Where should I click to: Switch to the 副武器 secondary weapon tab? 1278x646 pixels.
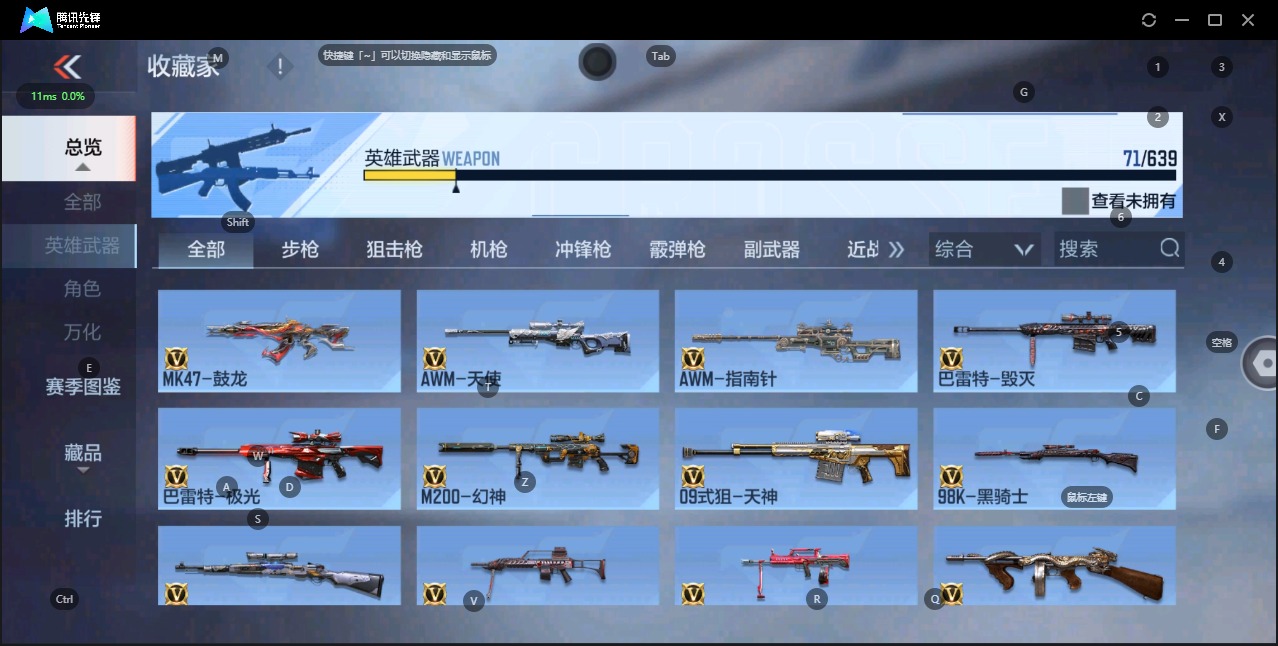click(772, 249)
